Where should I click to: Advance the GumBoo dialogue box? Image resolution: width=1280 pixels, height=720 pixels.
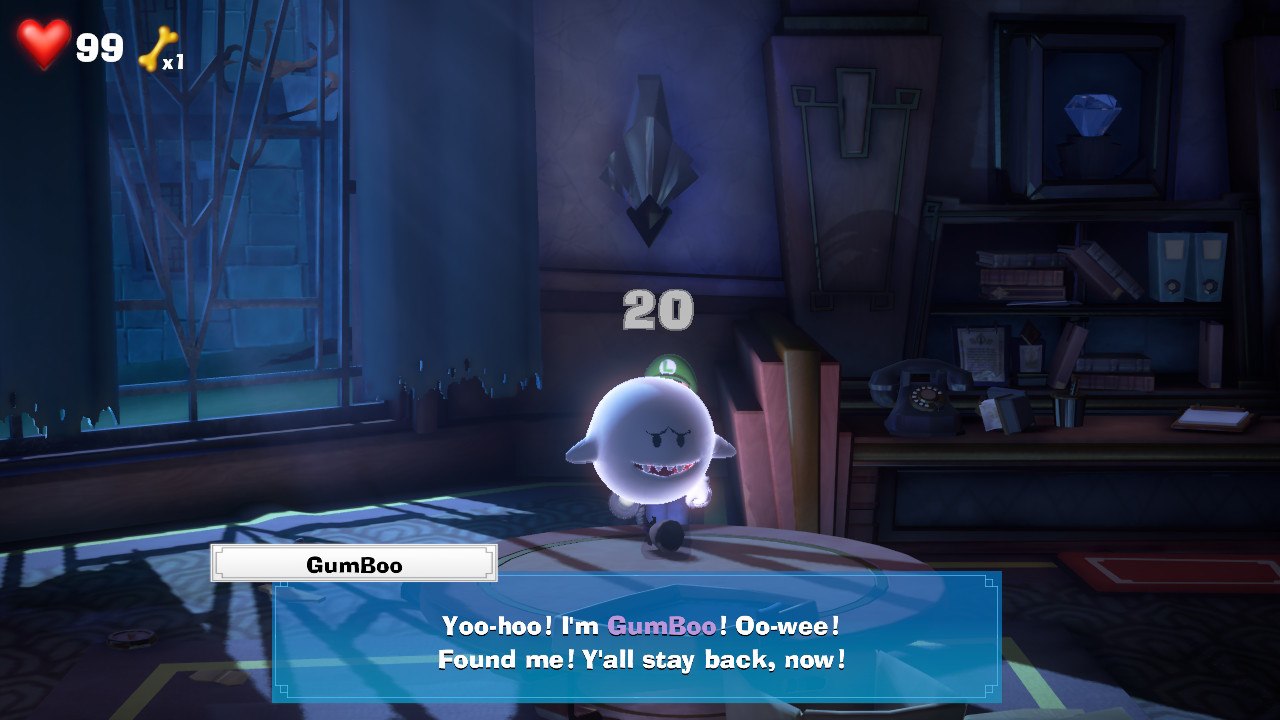click(637, 641)
